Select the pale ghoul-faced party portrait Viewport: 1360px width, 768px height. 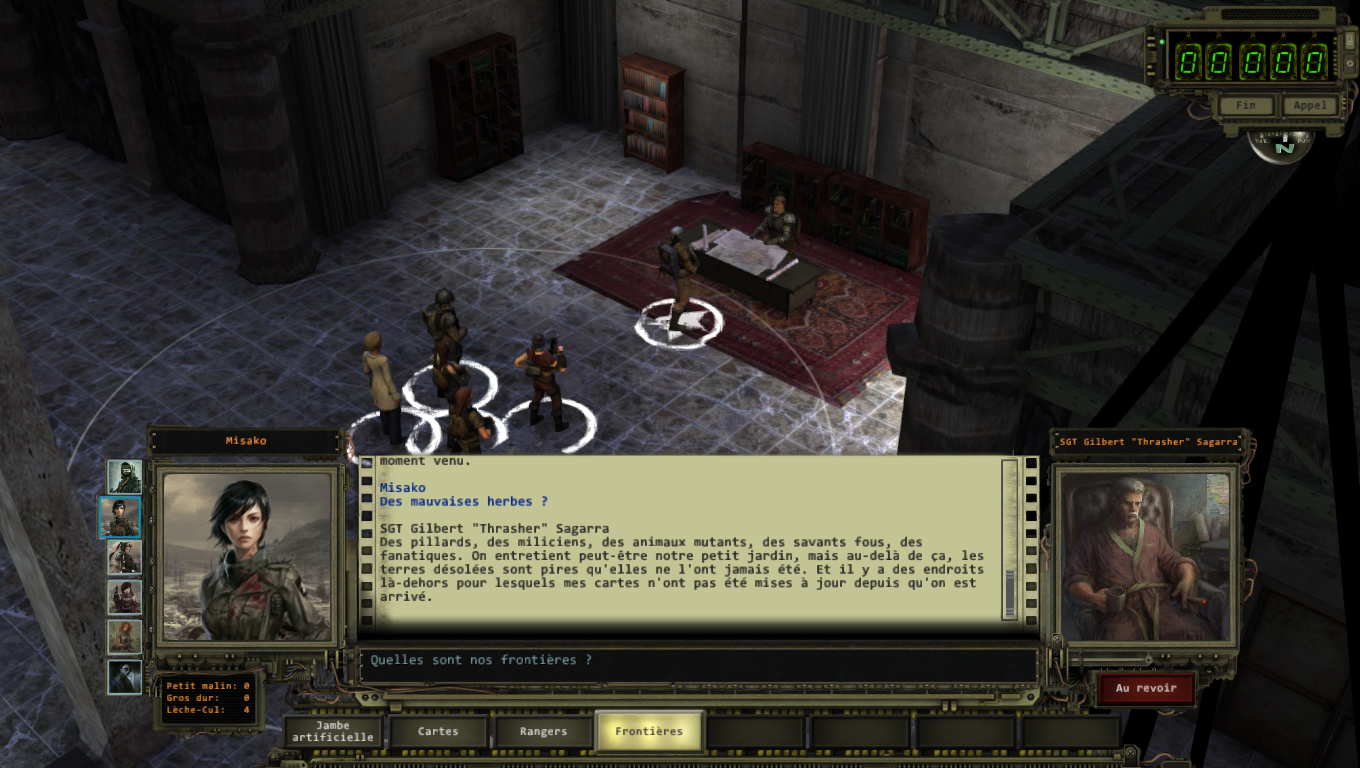[125, 677]
